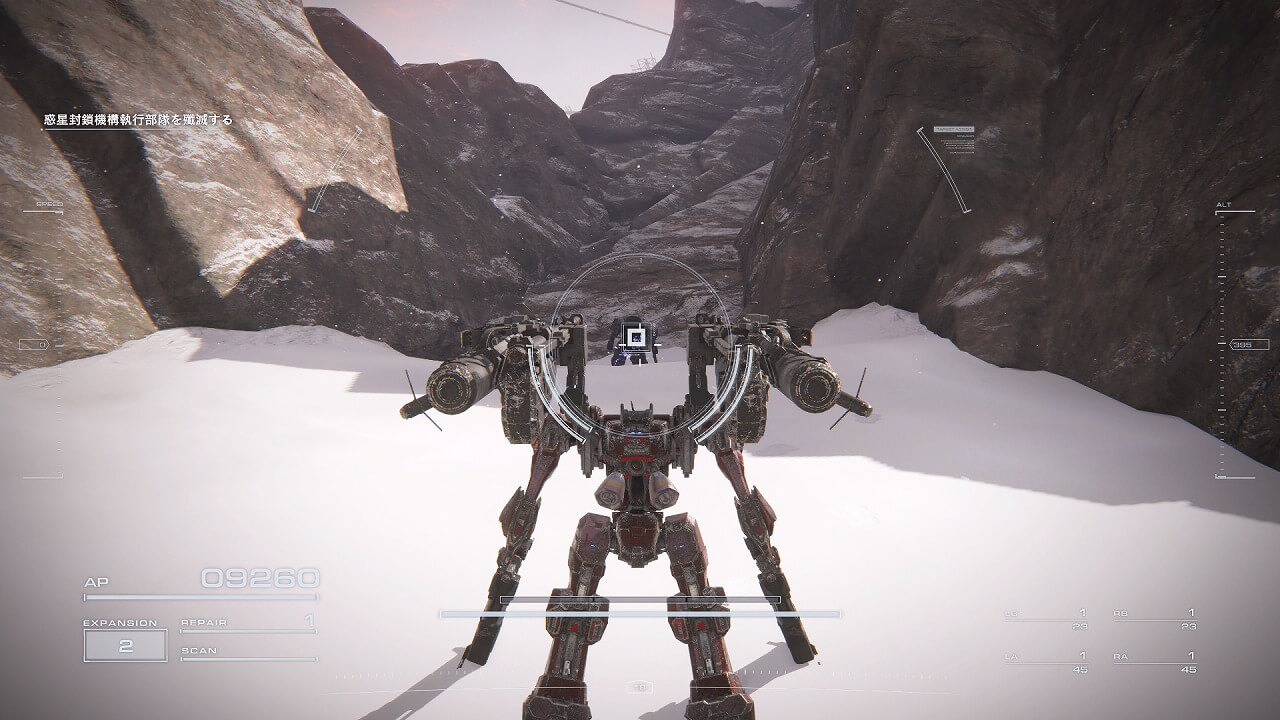Use the REPAIR kit indicator
Screen dimensions: 1280x720
point(247,624)
